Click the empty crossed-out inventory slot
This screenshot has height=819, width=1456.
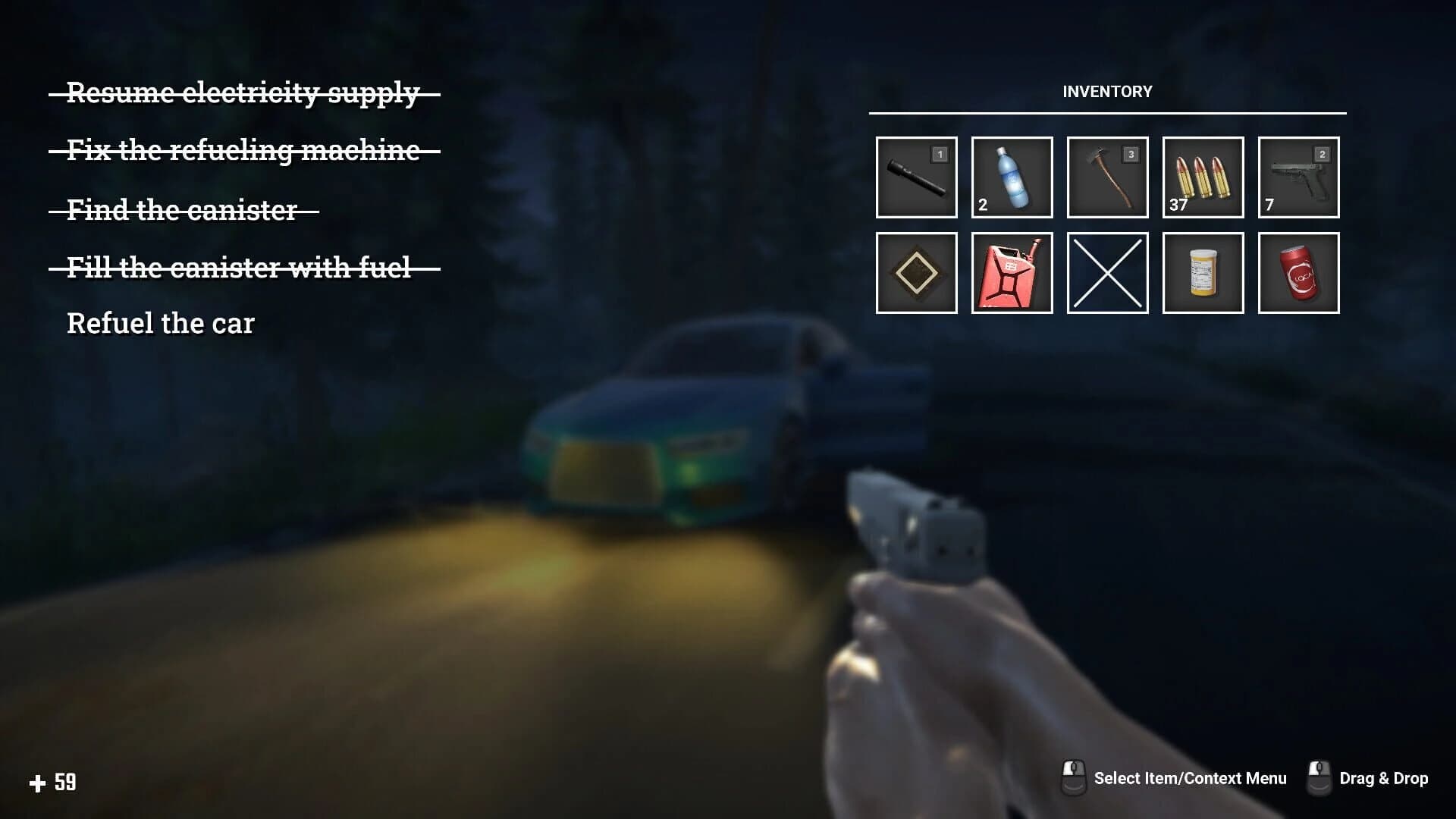coord(1106,274)
